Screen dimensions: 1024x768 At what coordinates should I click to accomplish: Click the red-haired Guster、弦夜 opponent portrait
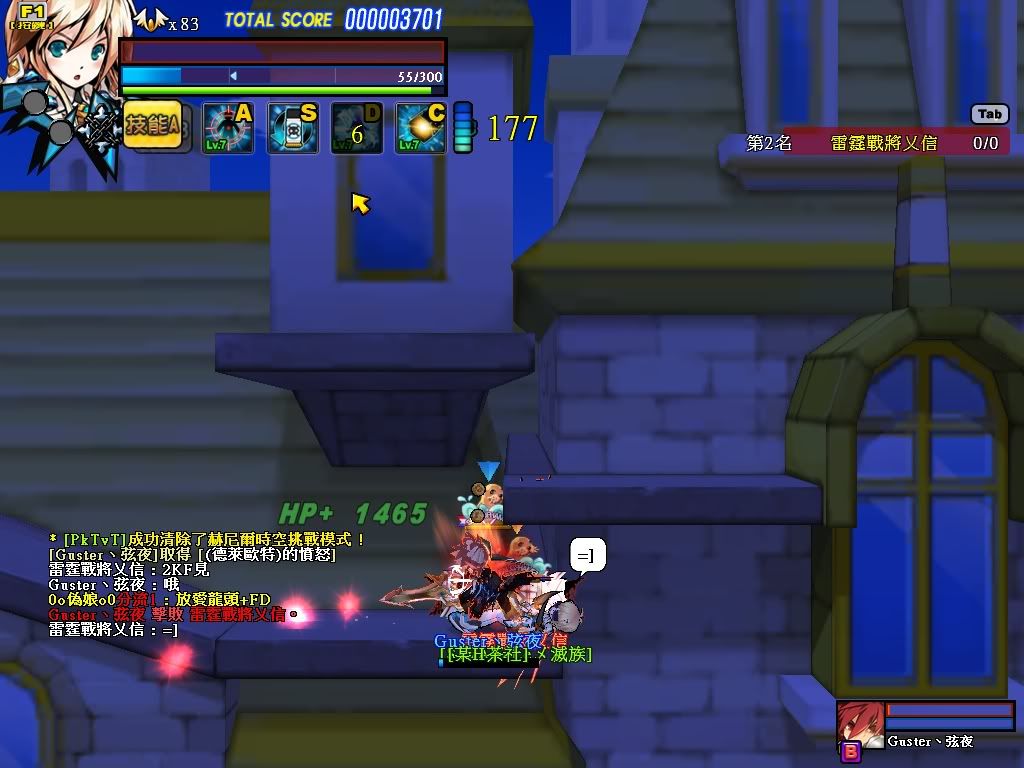860,724
